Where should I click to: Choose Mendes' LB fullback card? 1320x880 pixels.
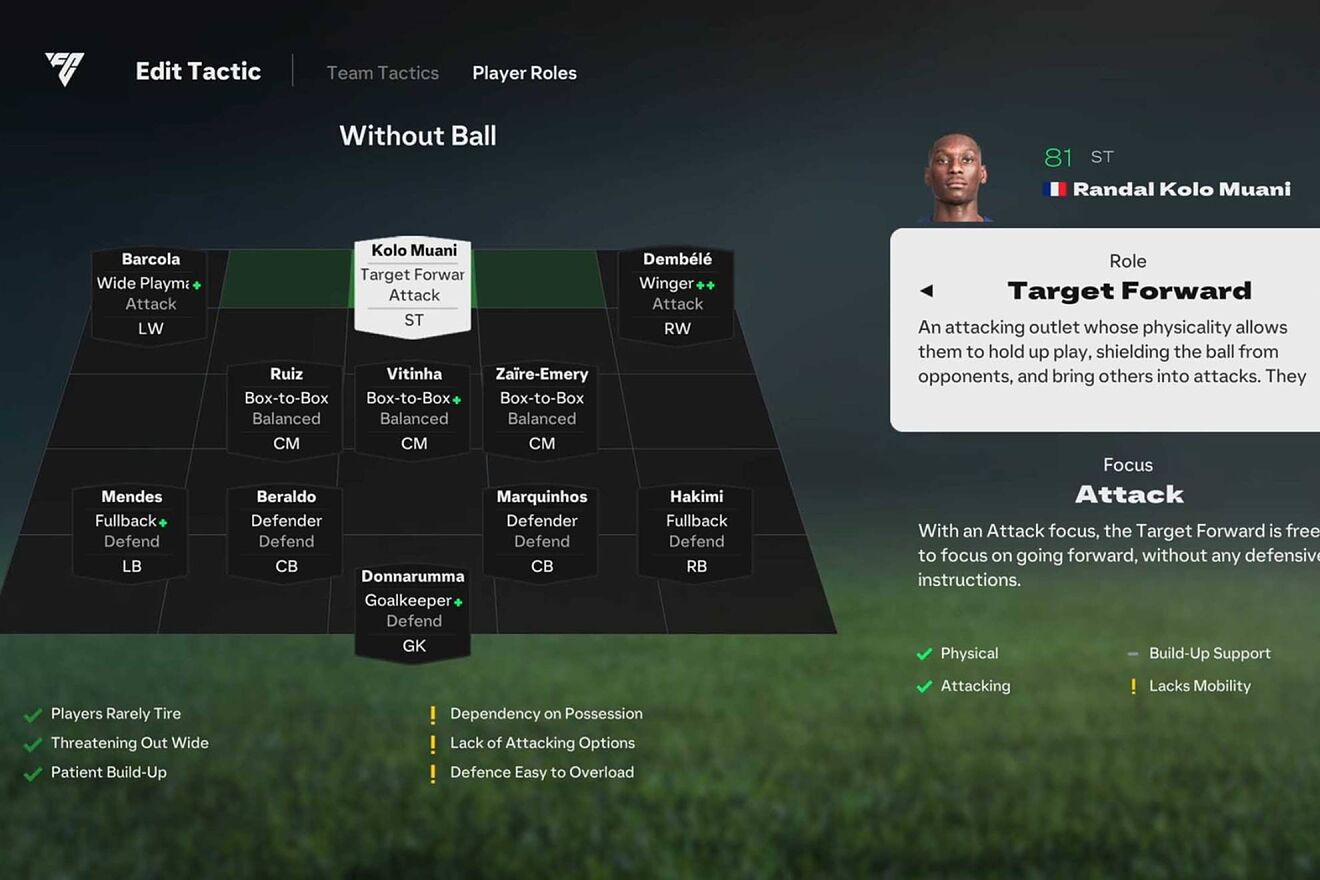131,531
